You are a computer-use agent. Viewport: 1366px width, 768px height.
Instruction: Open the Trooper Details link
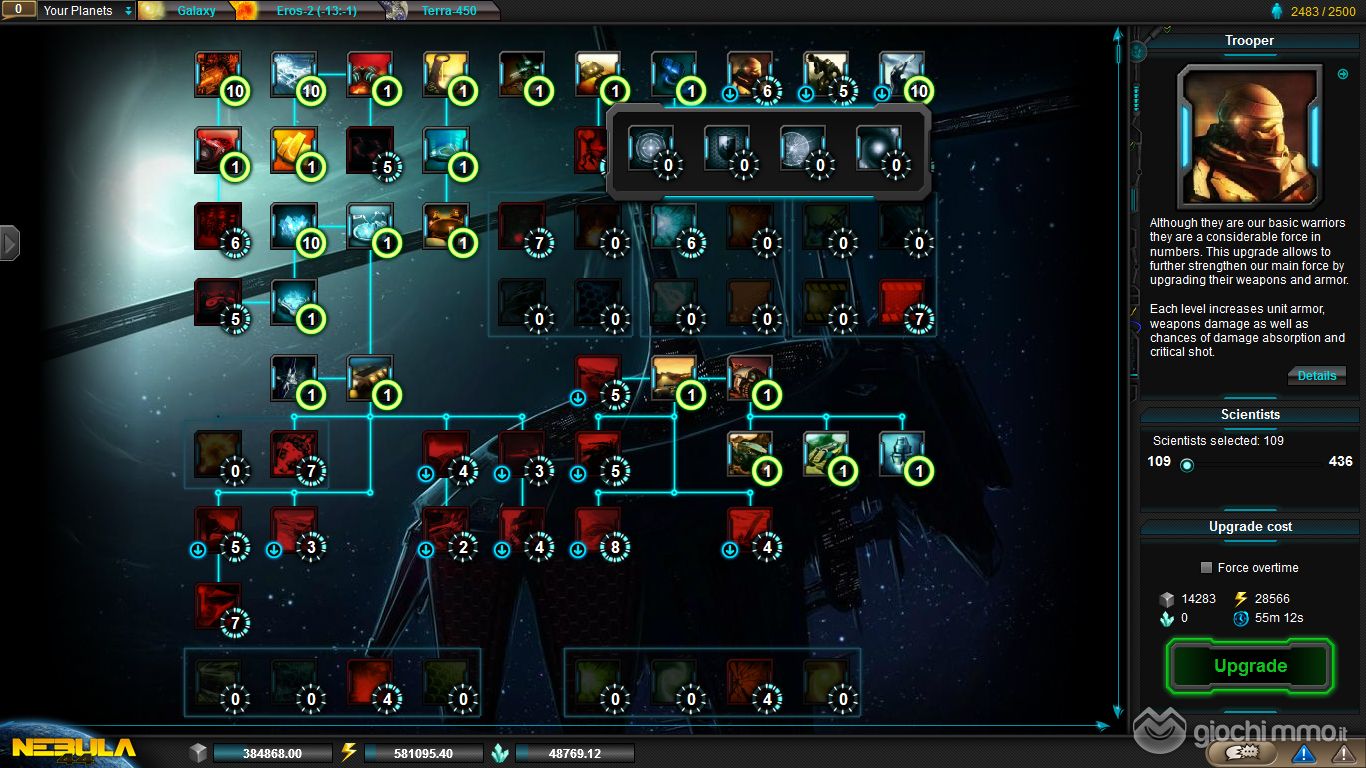point(1316,376)
